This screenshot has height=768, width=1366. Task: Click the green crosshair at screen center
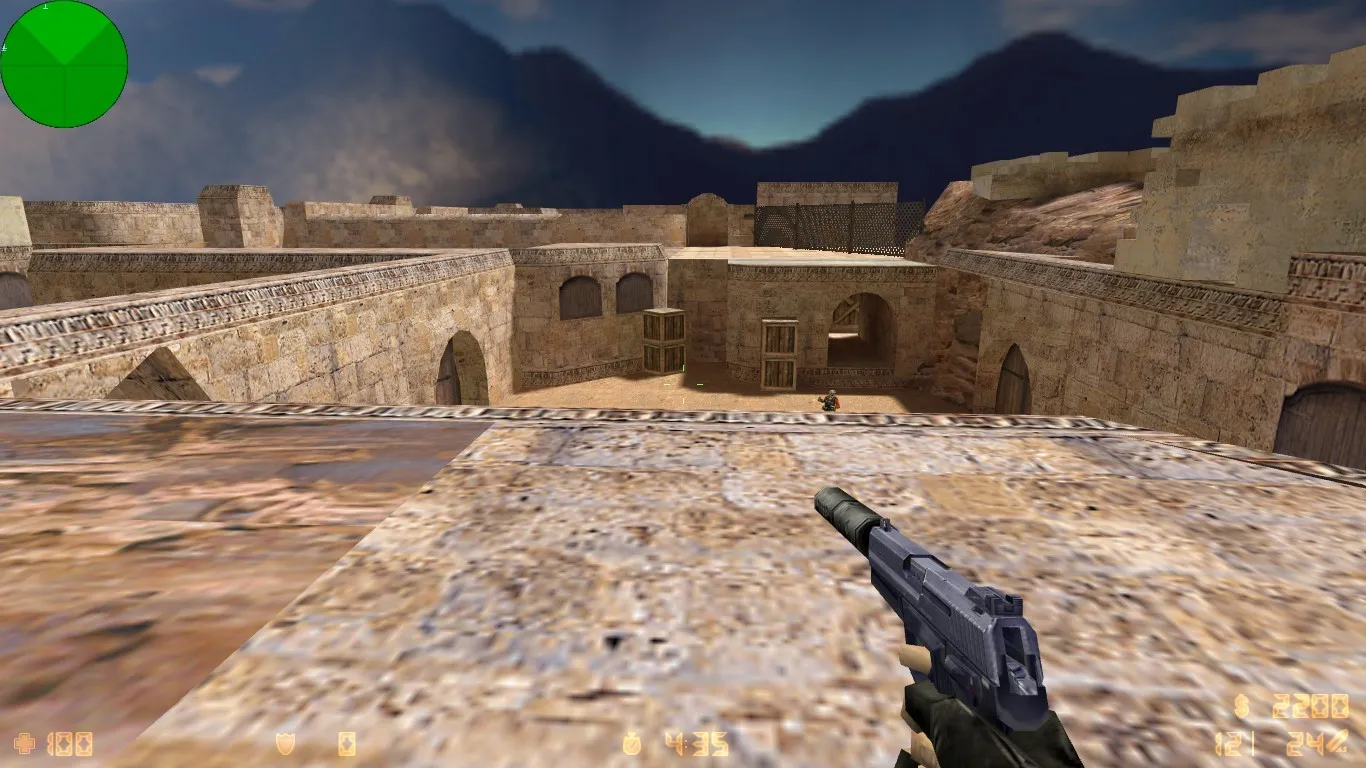click(x=683, y=384)
